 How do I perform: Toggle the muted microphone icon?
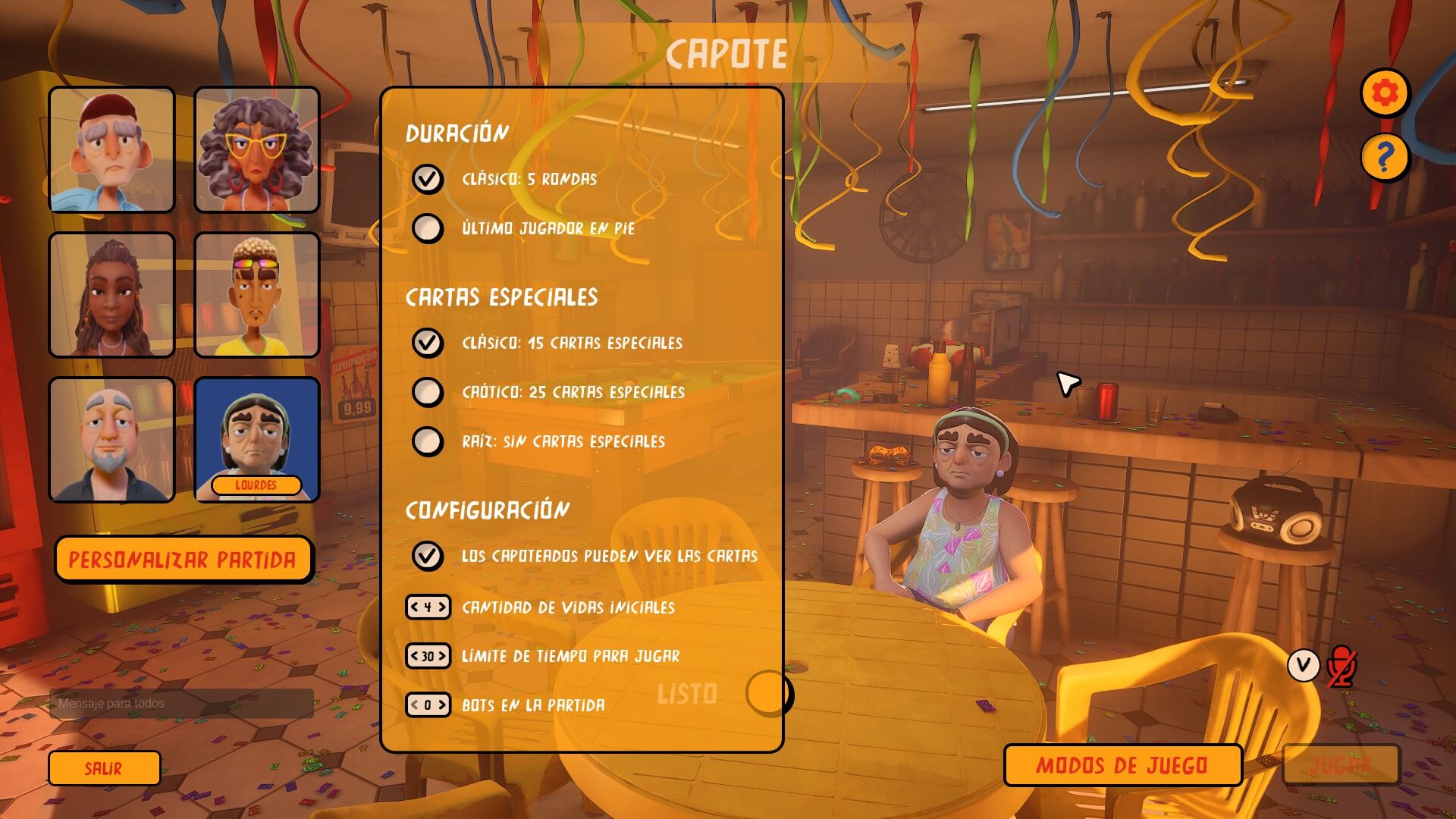pos(1341,667)
